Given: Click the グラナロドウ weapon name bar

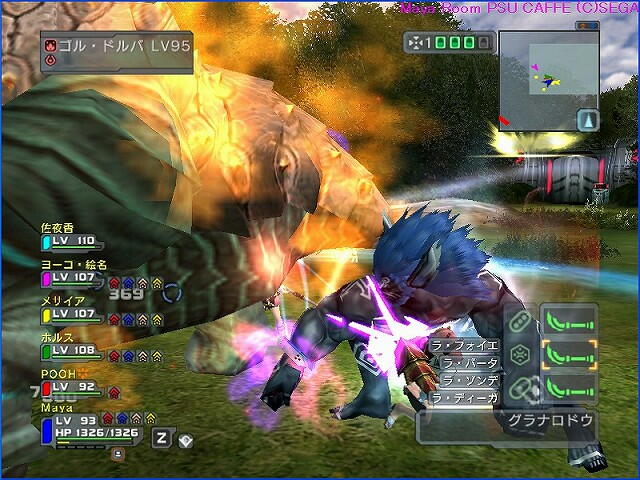Looking at the screenshot, I should [x=553, y=421].
